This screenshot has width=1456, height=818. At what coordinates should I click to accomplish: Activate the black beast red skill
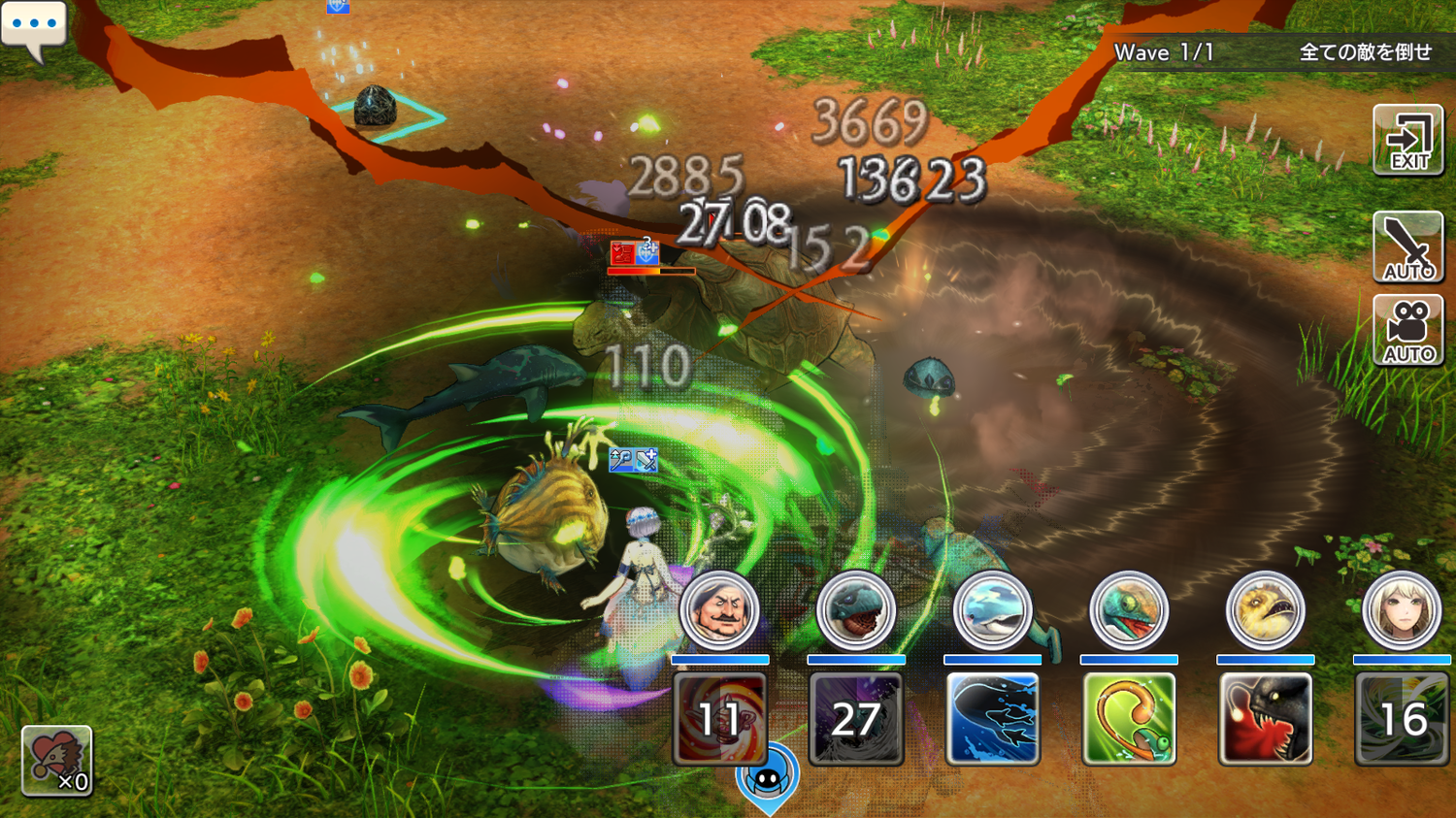[1265, 719]
